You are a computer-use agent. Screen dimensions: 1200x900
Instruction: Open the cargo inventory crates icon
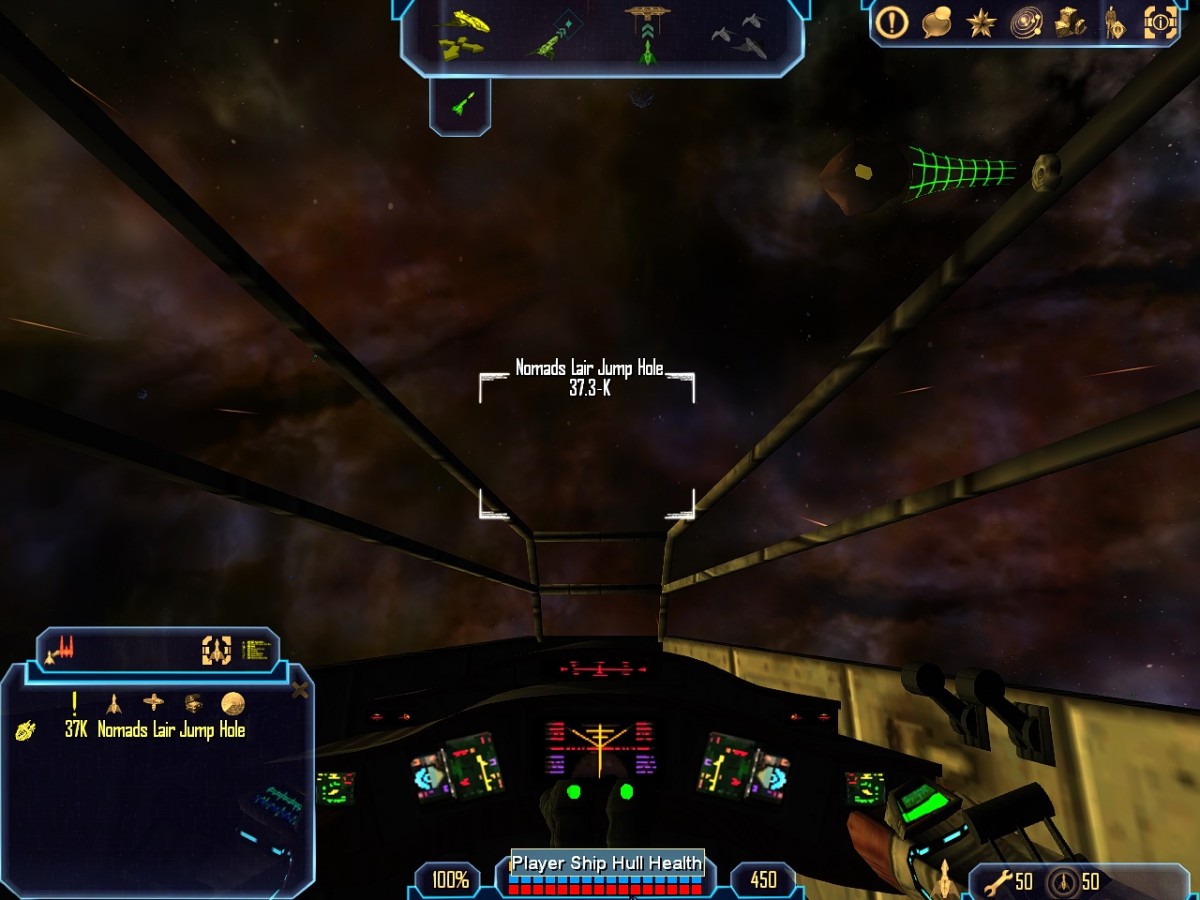click(1070, 22)
